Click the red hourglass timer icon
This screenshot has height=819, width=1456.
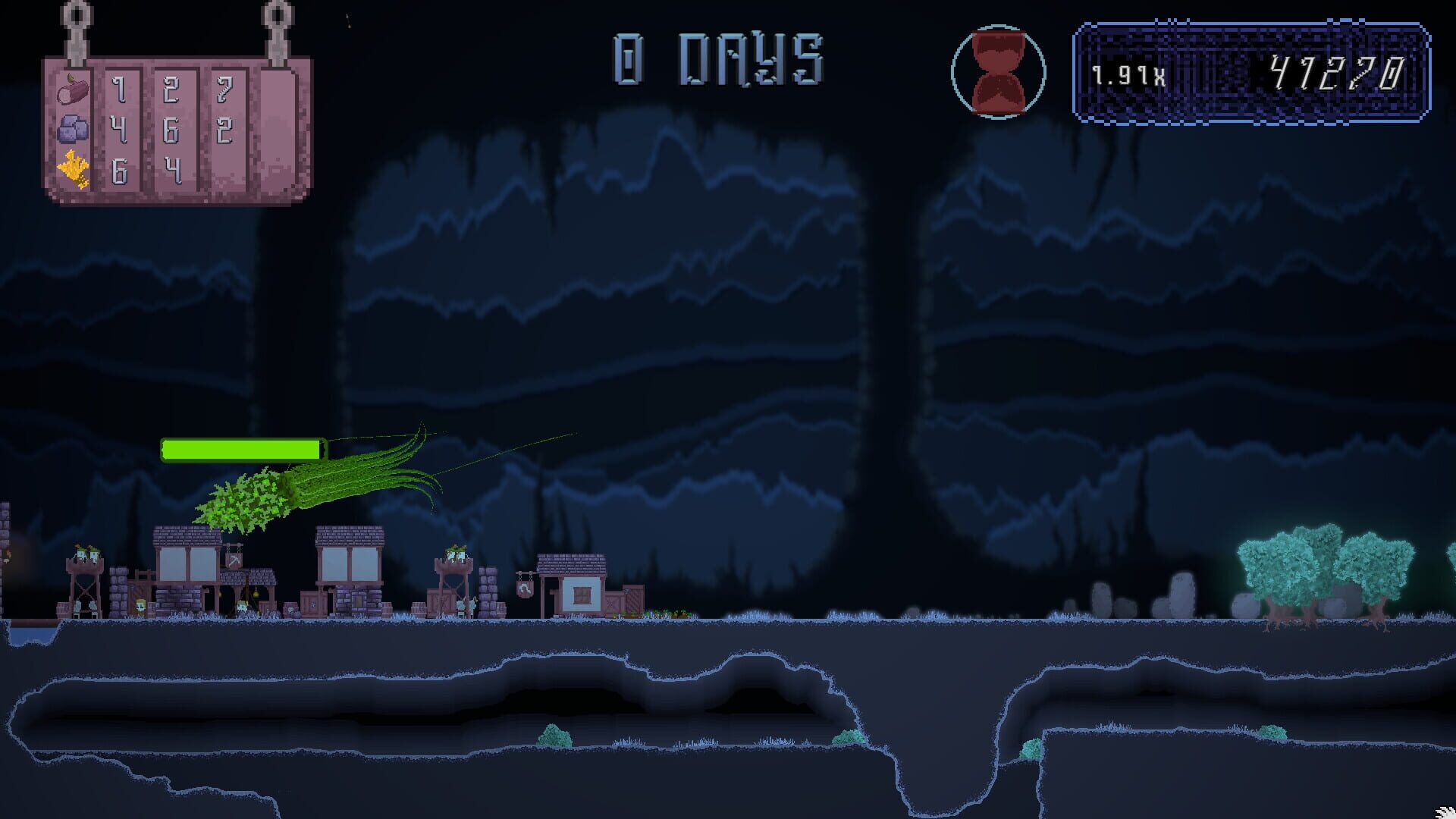[998, 70]
